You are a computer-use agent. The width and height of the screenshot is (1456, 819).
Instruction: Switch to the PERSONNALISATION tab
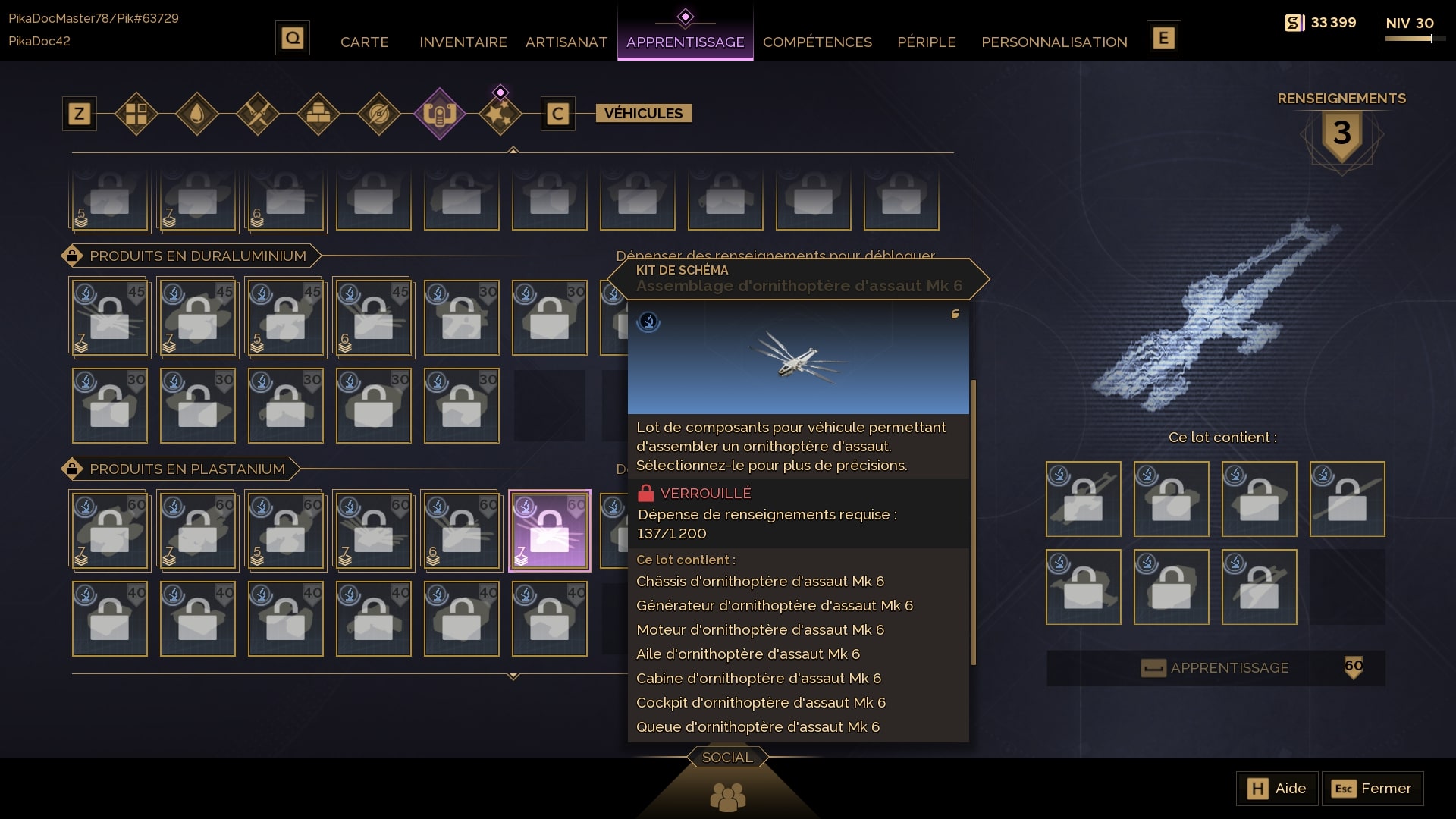point(1054,42)
